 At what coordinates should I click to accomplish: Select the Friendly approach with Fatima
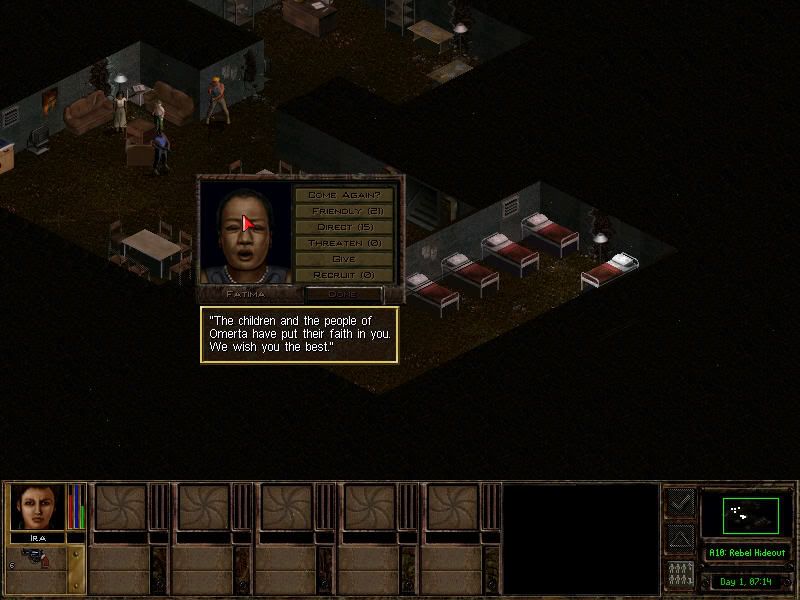pos(343,211)
